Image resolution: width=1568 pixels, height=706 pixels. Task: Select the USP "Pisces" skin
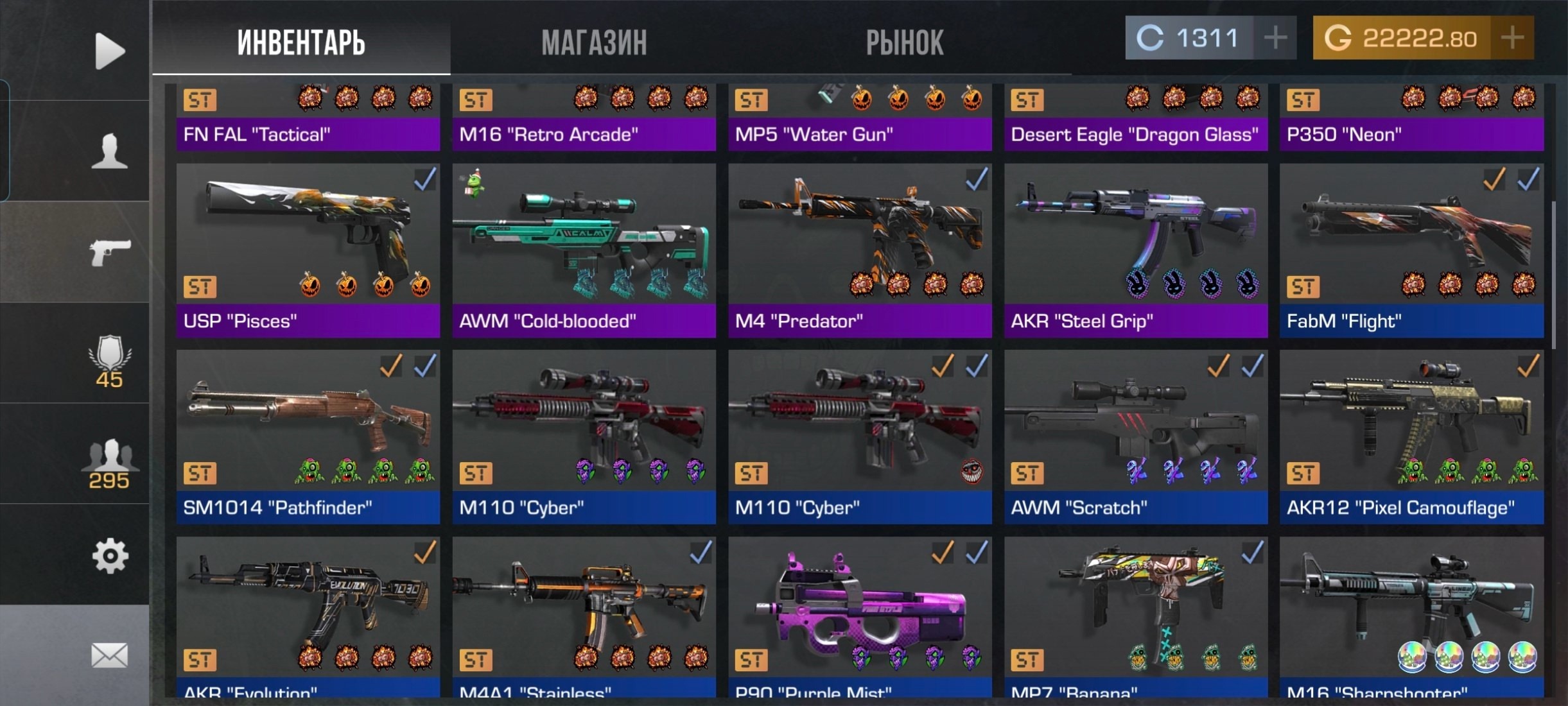click(x=308, y=250)
